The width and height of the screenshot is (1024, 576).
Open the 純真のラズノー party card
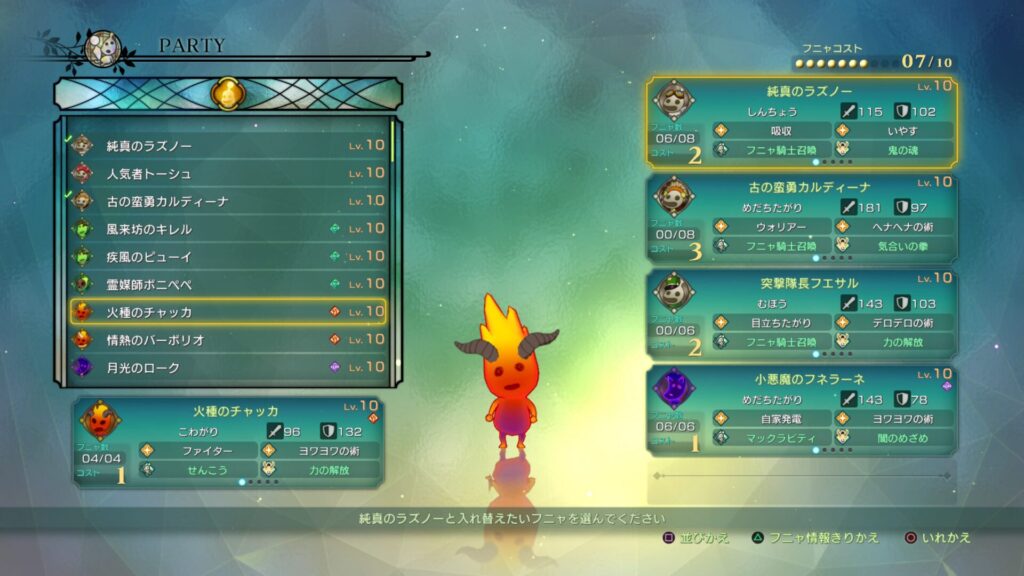click(x=802, y=122)
